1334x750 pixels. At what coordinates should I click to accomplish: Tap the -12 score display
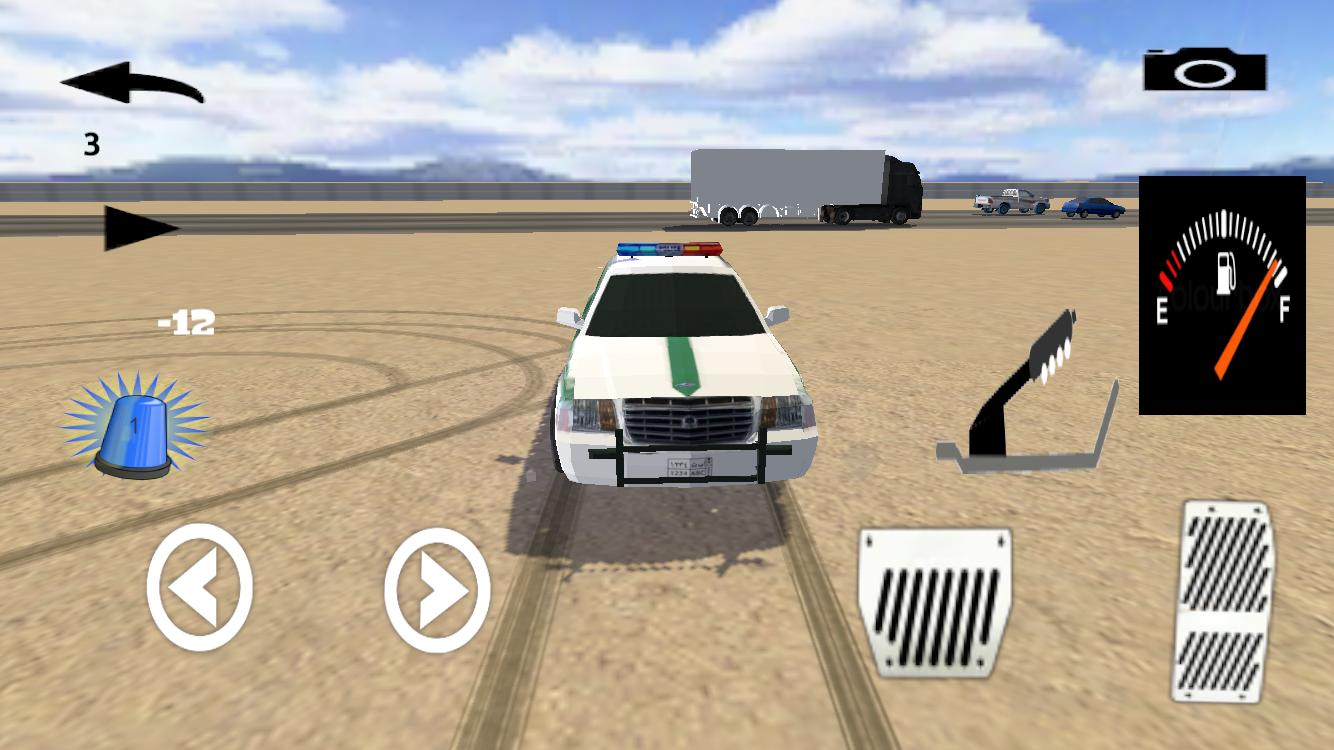[x=183, y=322]
